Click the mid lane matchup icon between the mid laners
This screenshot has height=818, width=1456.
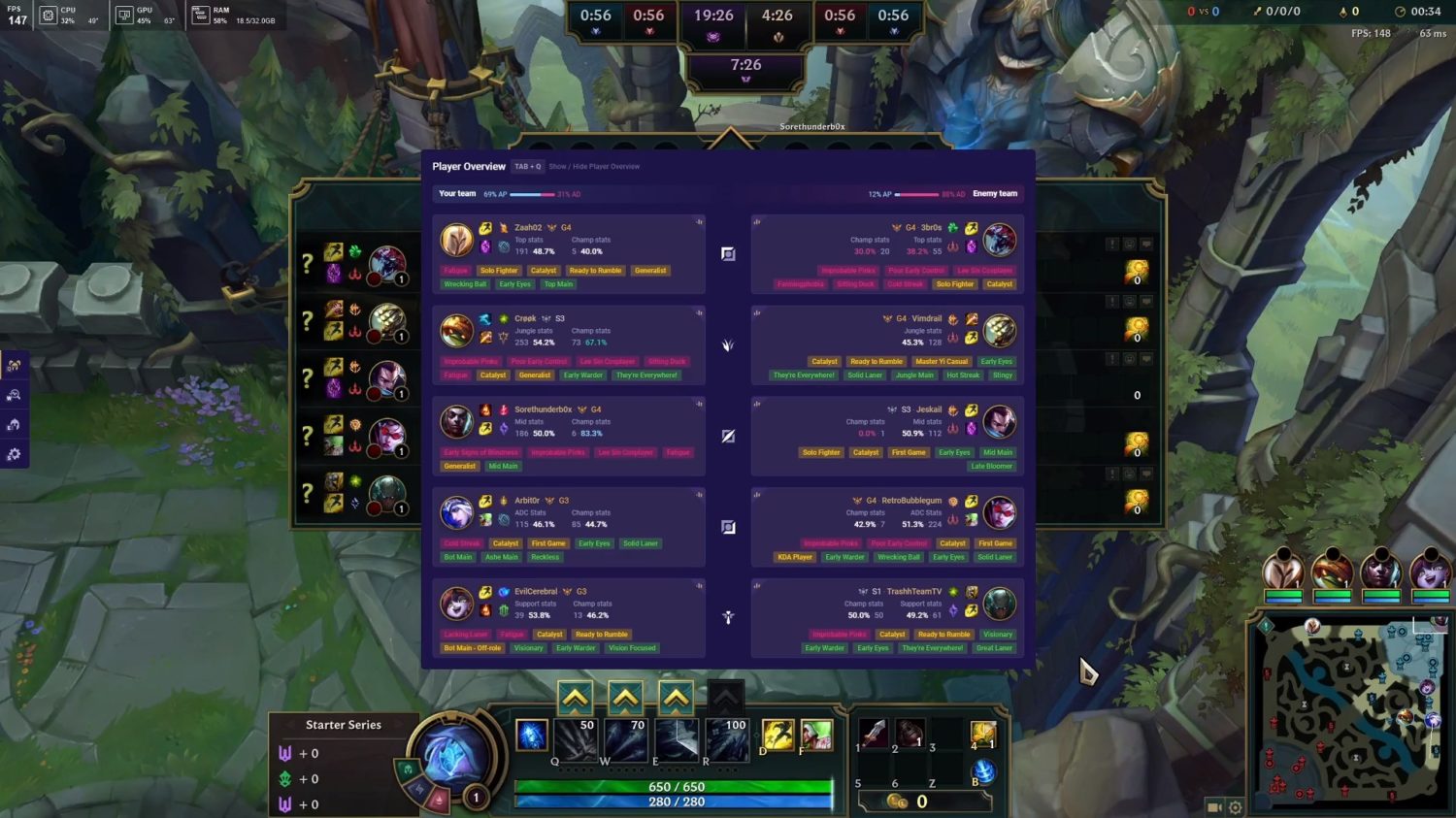coord(728,436)
